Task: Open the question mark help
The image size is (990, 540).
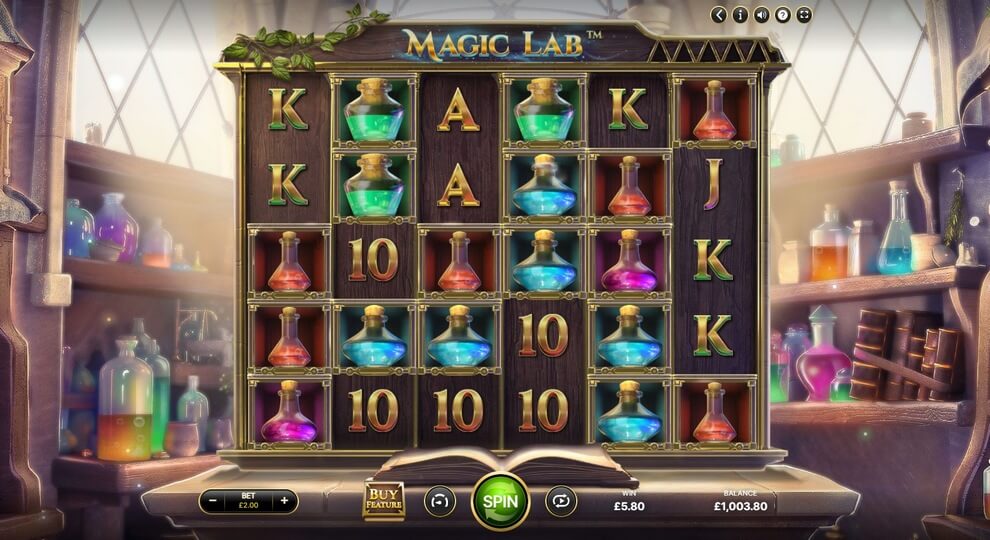Action: [x=783, y=15]
